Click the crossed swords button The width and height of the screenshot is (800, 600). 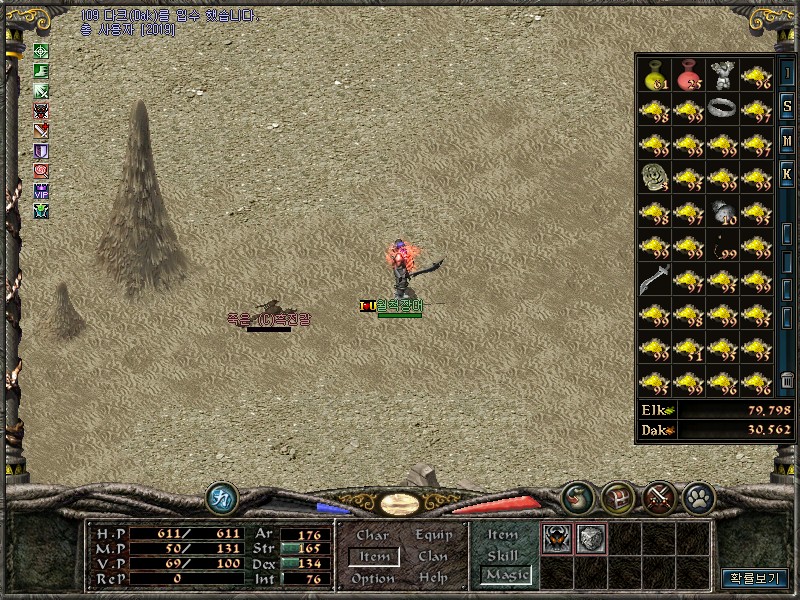658,497
